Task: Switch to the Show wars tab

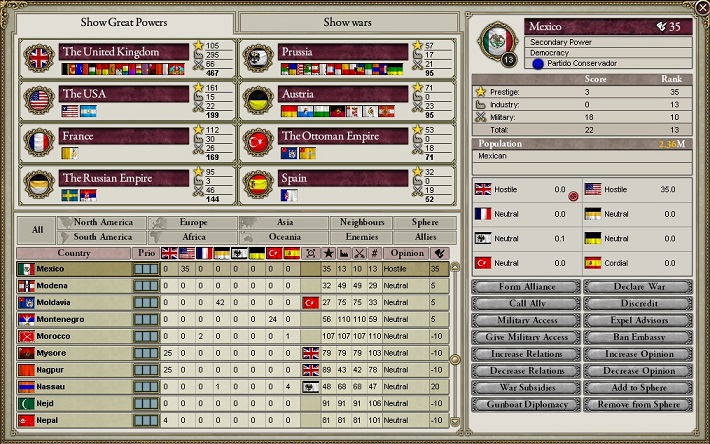Action: click(x=350, y=22)
